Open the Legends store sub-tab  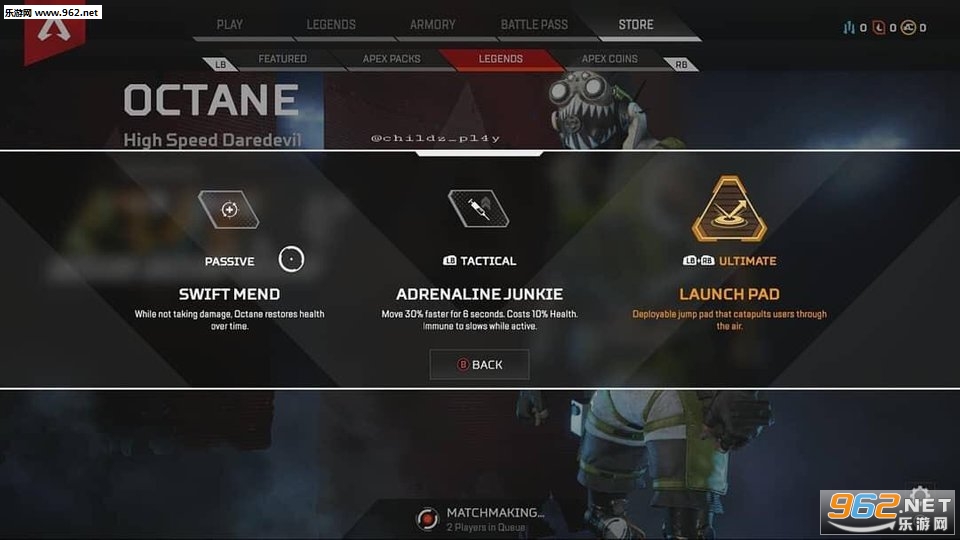click(500, 59)
